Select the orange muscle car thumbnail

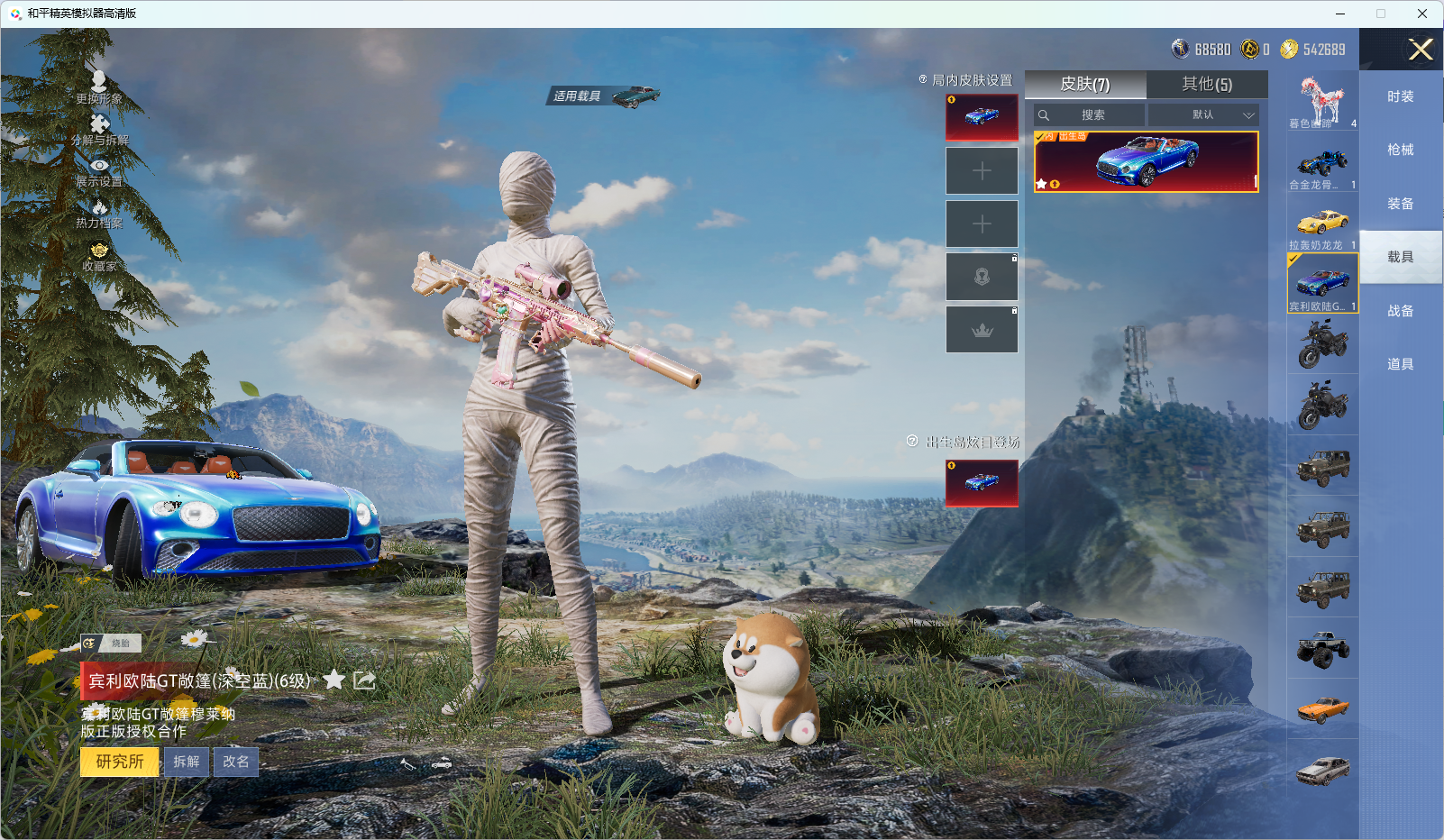point(1322,709)
